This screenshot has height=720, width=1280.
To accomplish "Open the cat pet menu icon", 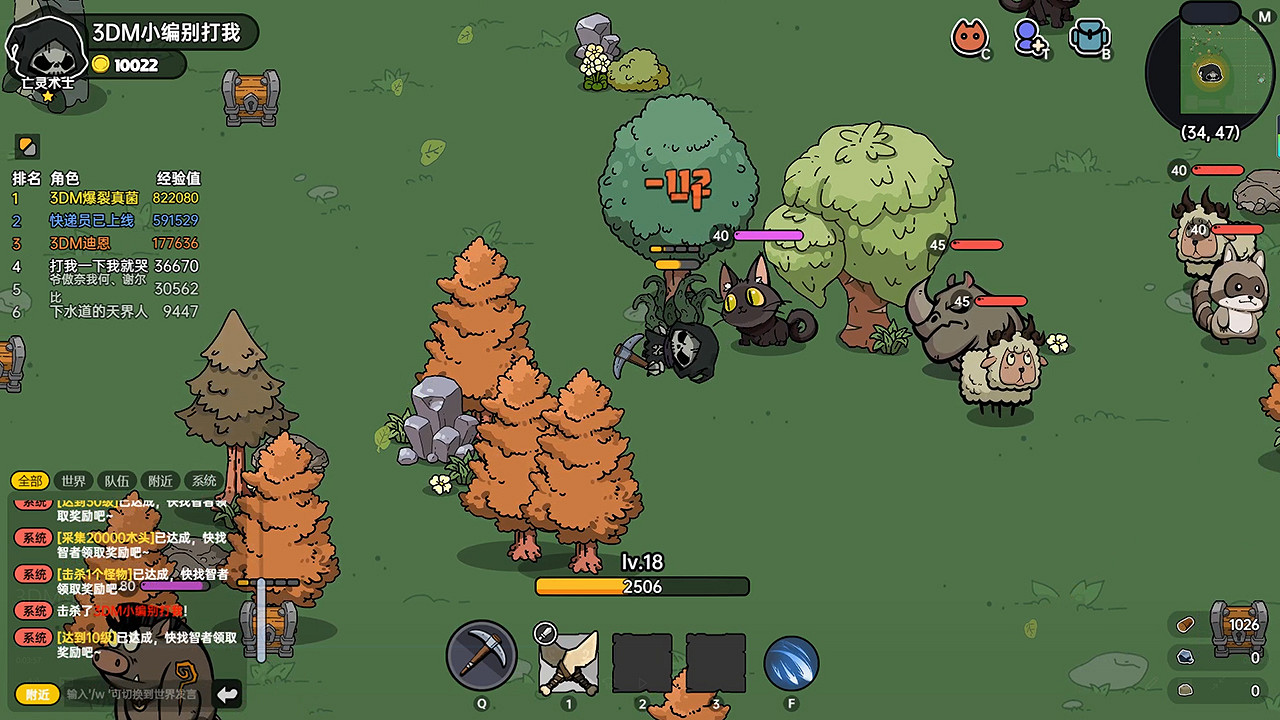I will coord(968,38).
